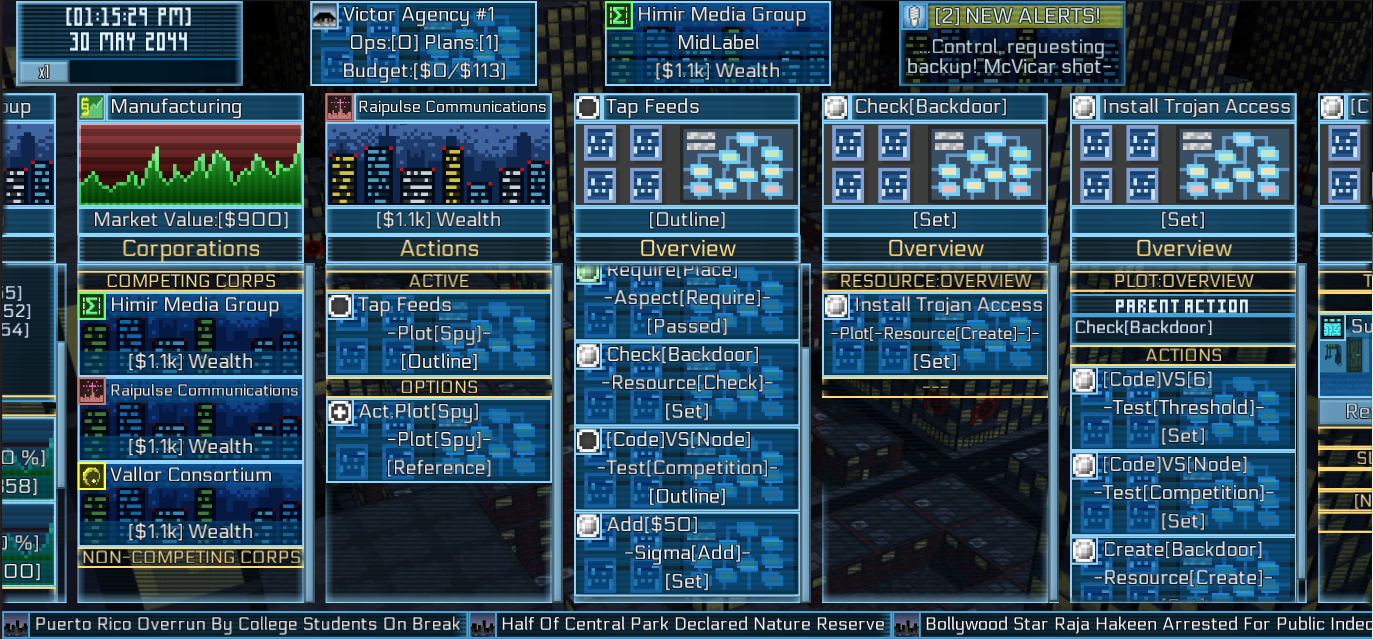Select the [Code]VS[6] threshold test

click(x=1183, y=407)
